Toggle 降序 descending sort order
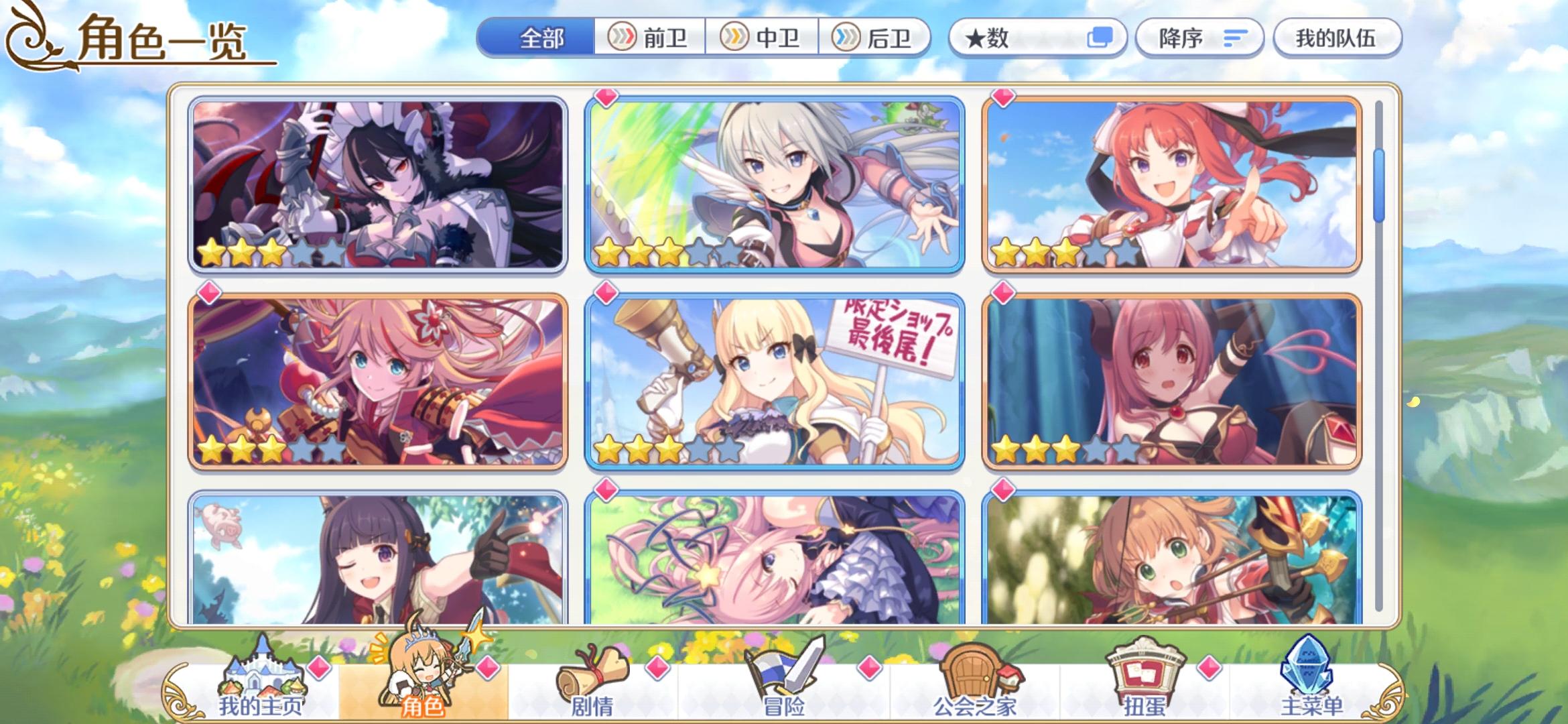Image resolution: width=1568 pixels, height=724 pixels. coord(1199,38)
